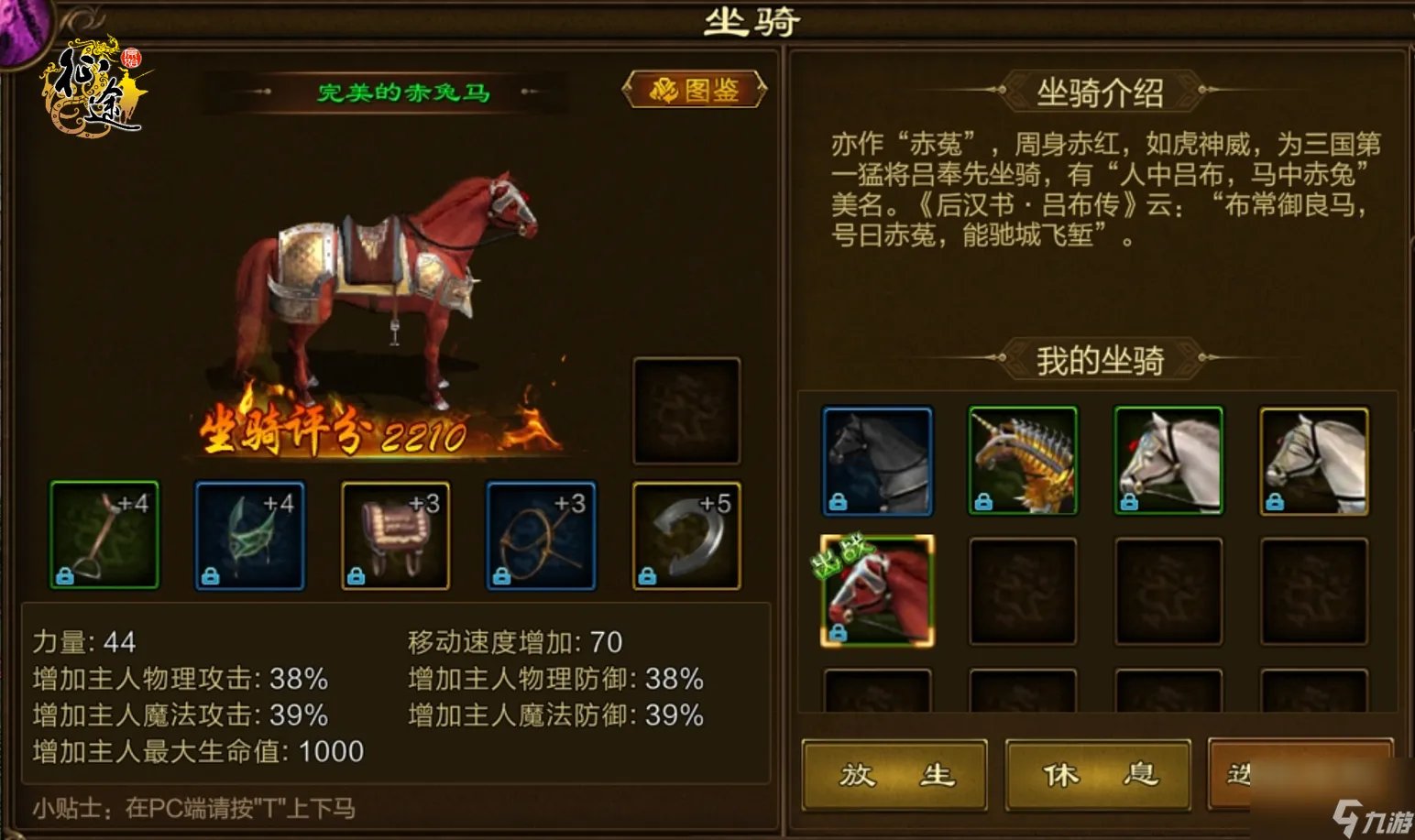This screenshot has height=840, width=1415.
Task: Toggle the lock on the +3 saddle
Action: pyautogui.click(x=356, y=575)
